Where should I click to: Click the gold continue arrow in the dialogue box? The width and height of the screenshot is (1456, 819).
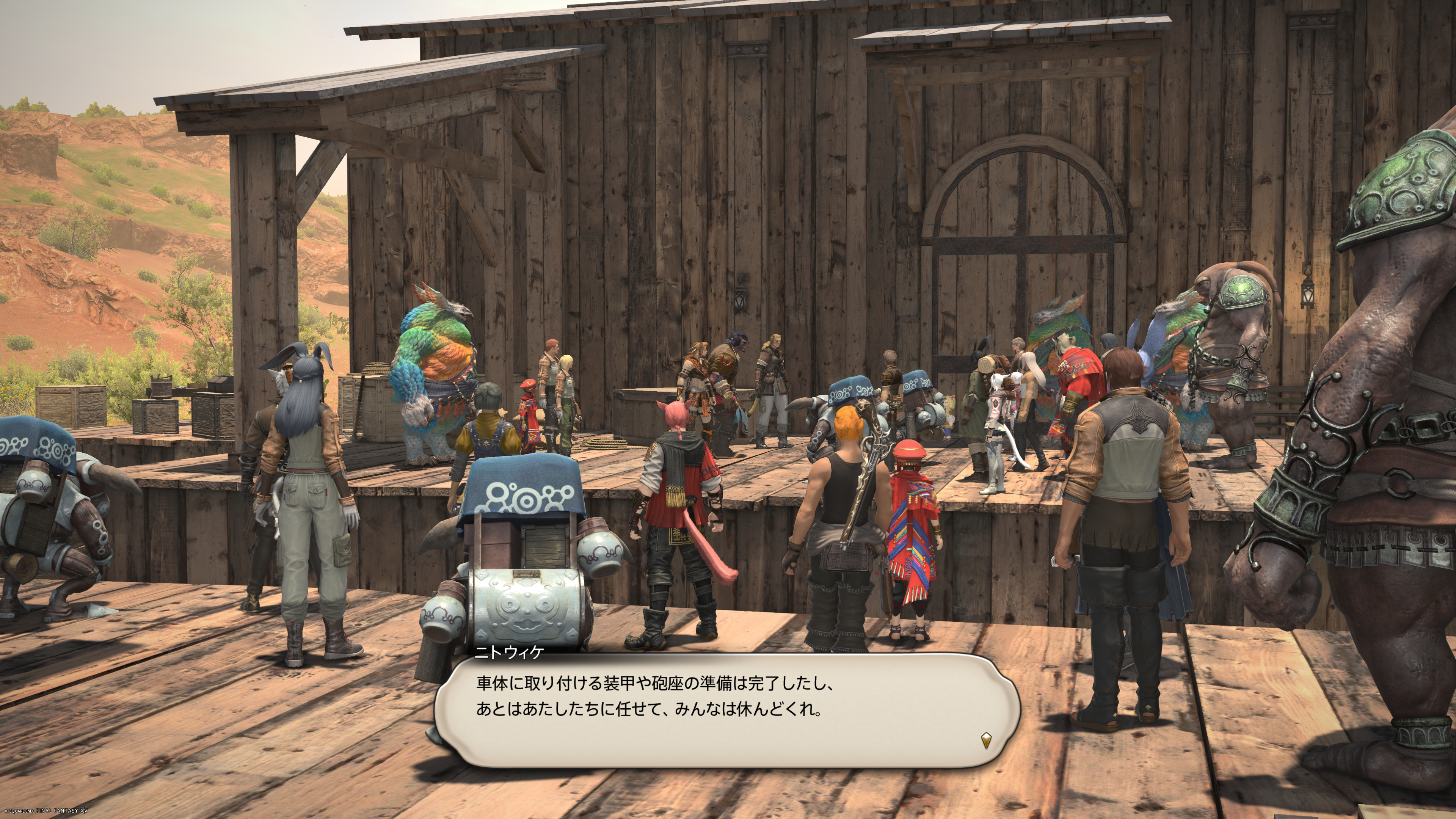[x=986, y=740]
